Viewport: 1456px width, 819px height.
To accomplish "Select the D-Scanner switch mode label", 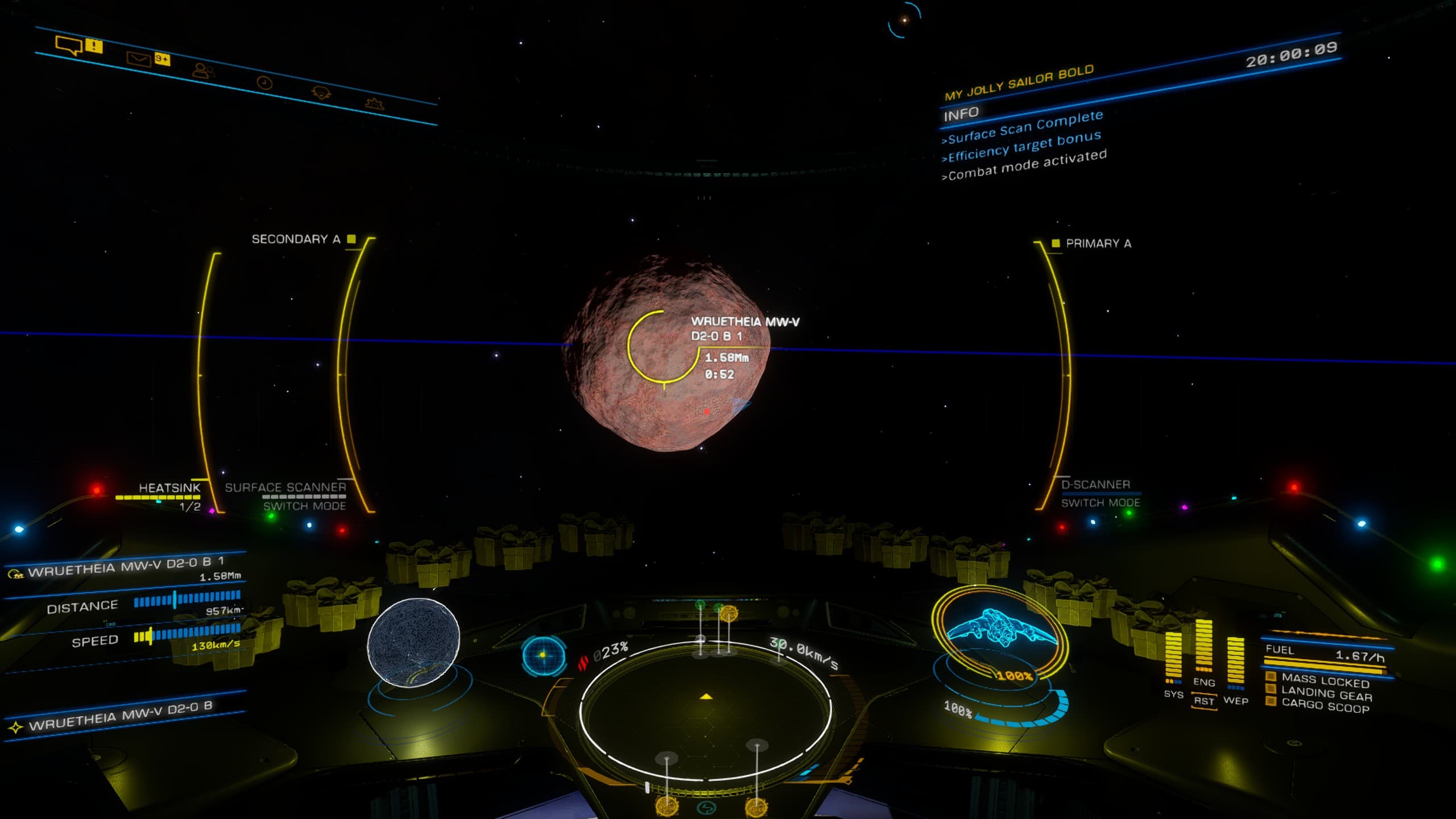I will [1100, 503].
